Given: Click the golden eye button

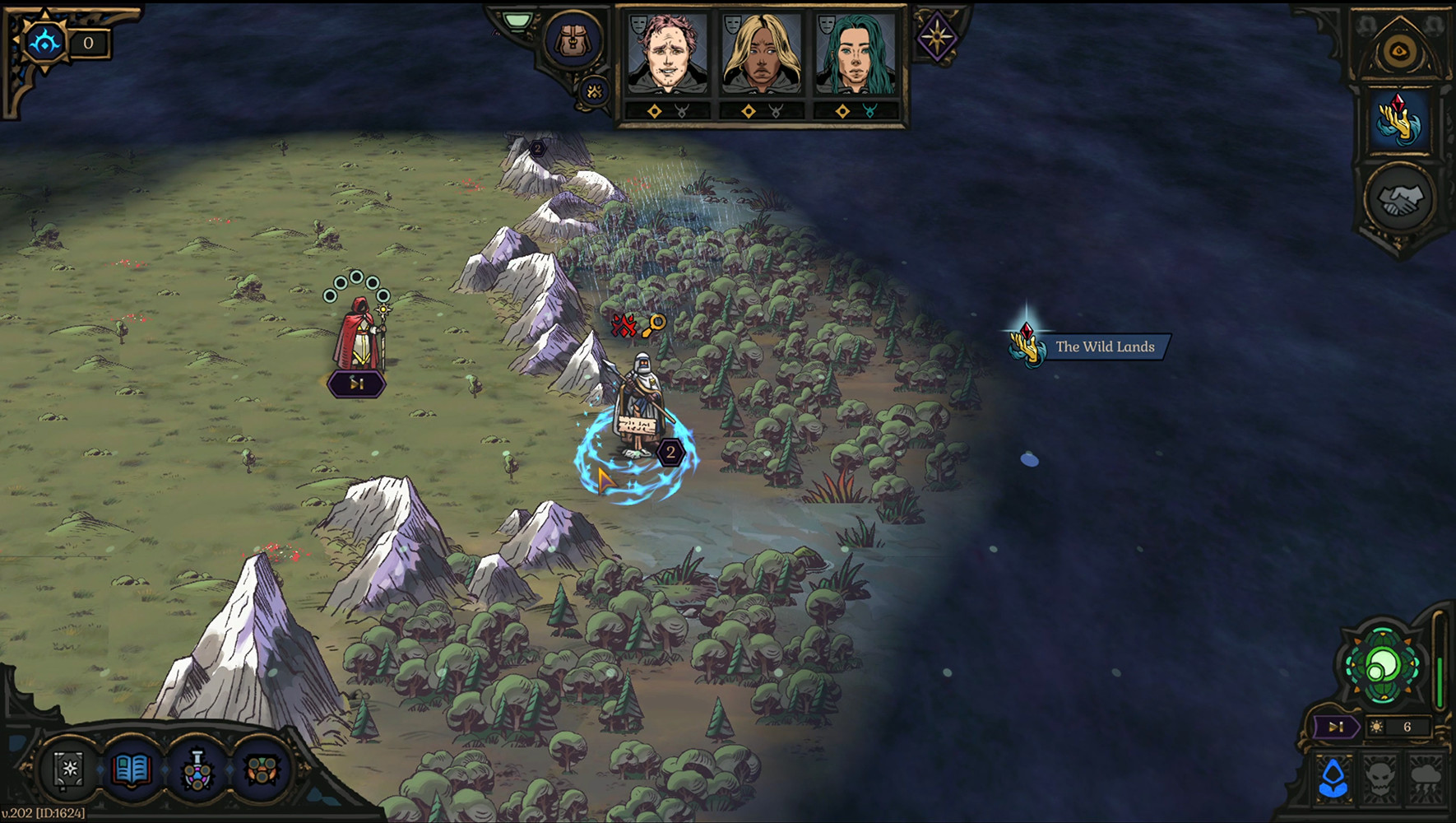Looking at the screenshot, I should pos(1398,51).
